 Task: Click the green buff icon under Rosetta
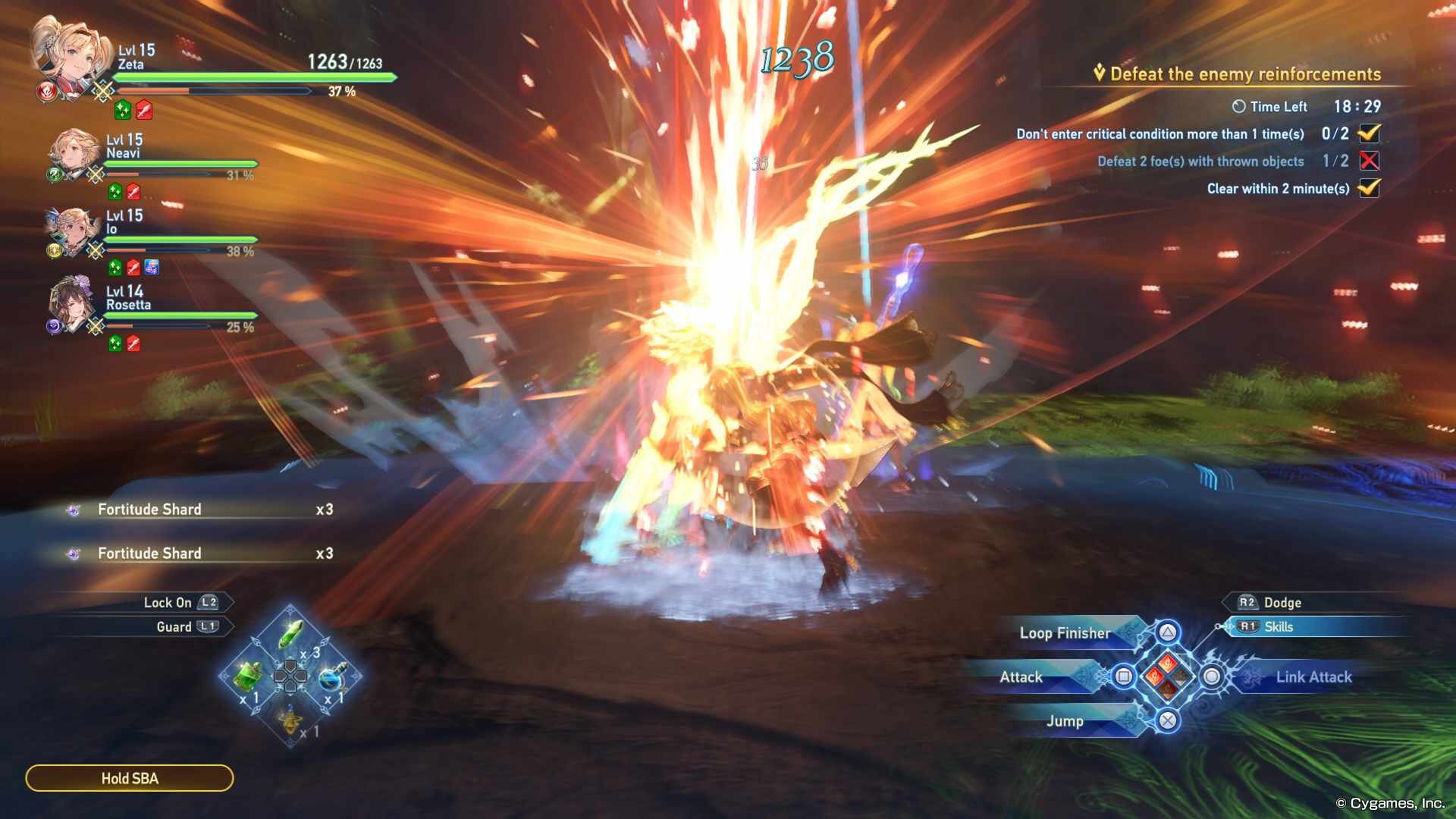(x=115, y=344)
